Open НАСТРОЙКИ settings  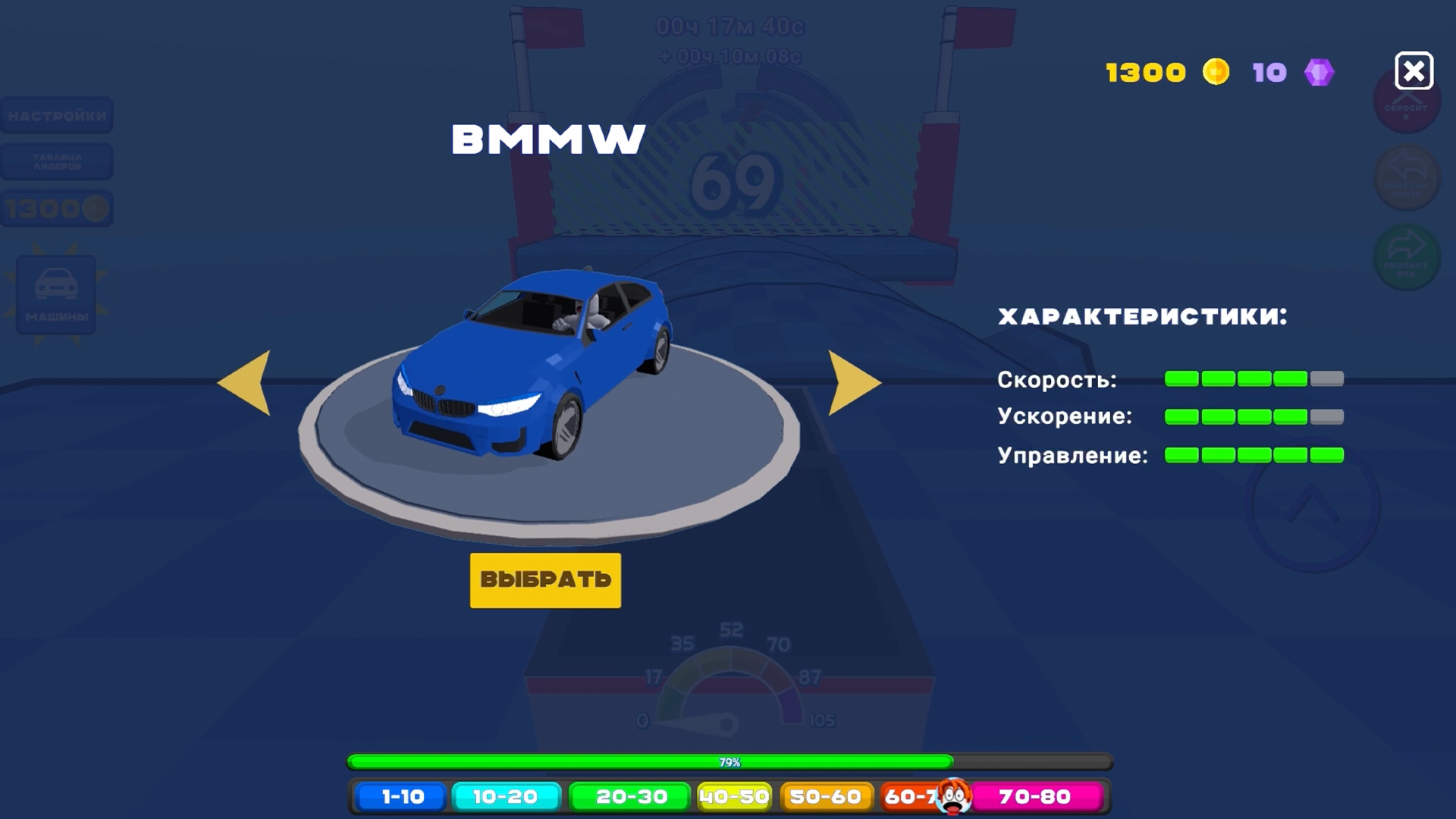[x=57, y=115]
